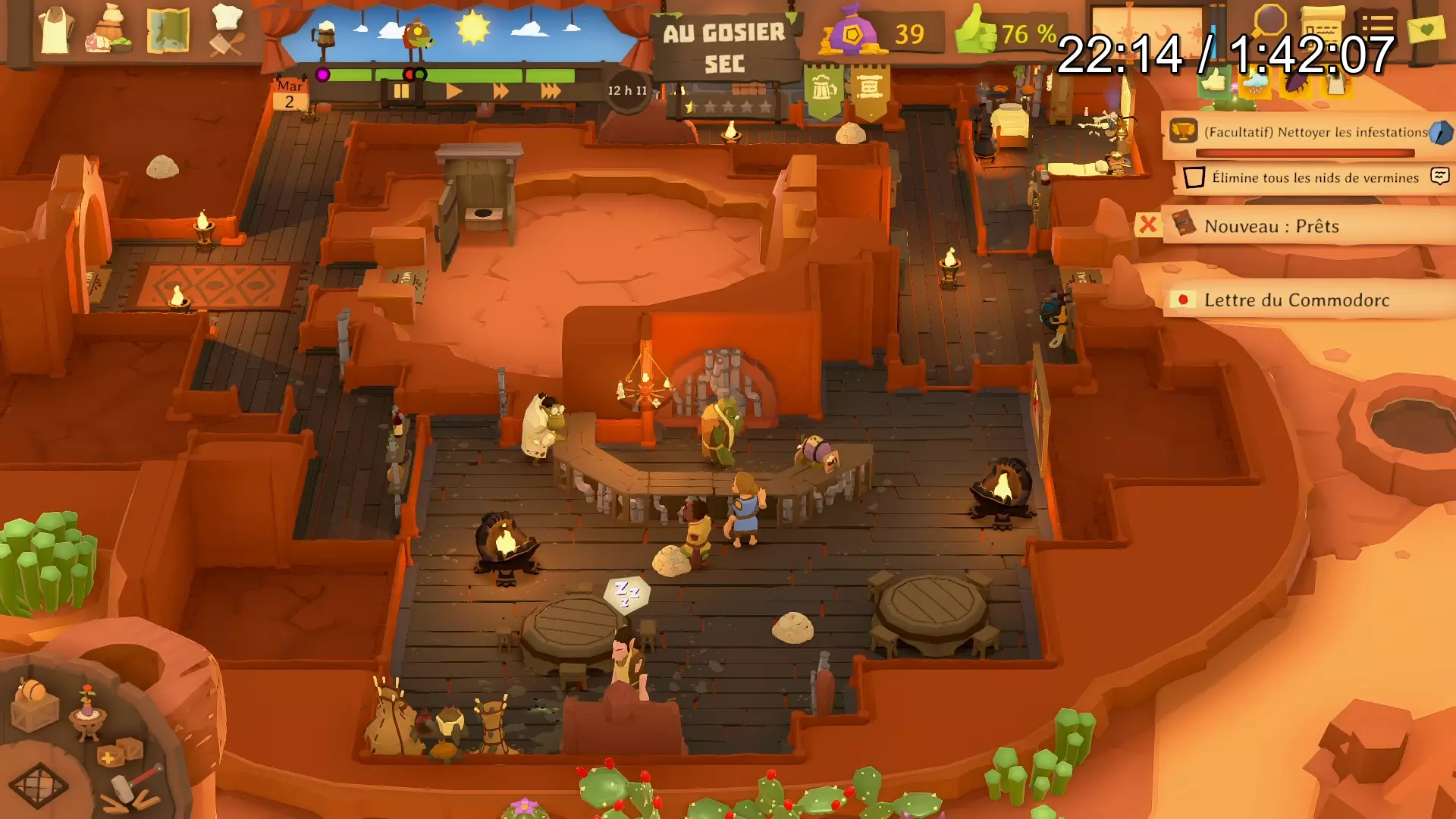Open the gold coin purse finances

pos(853,34)
